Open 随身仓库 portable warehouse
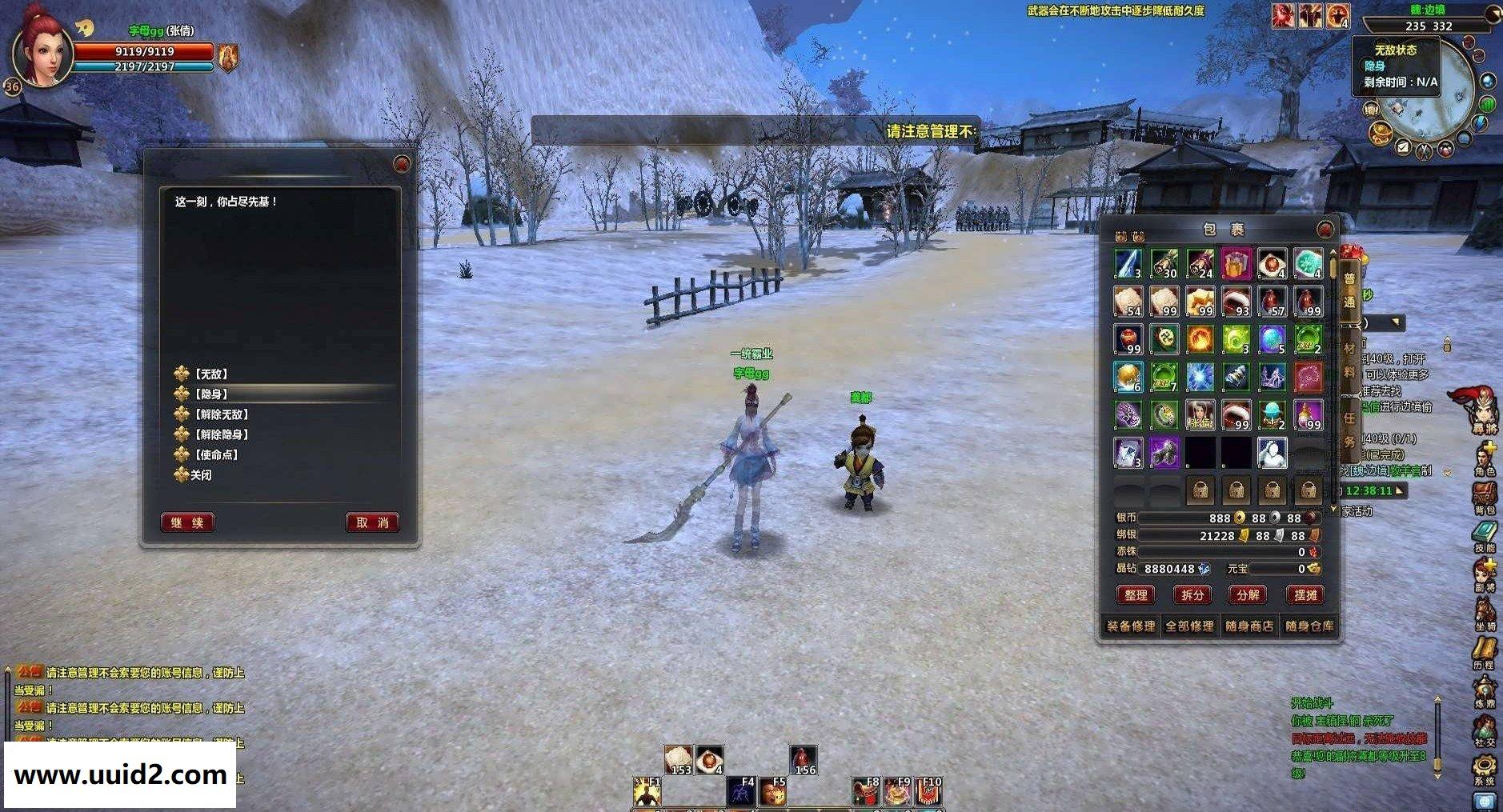The image size is (1503, 812). click(x=1309, y=626)
